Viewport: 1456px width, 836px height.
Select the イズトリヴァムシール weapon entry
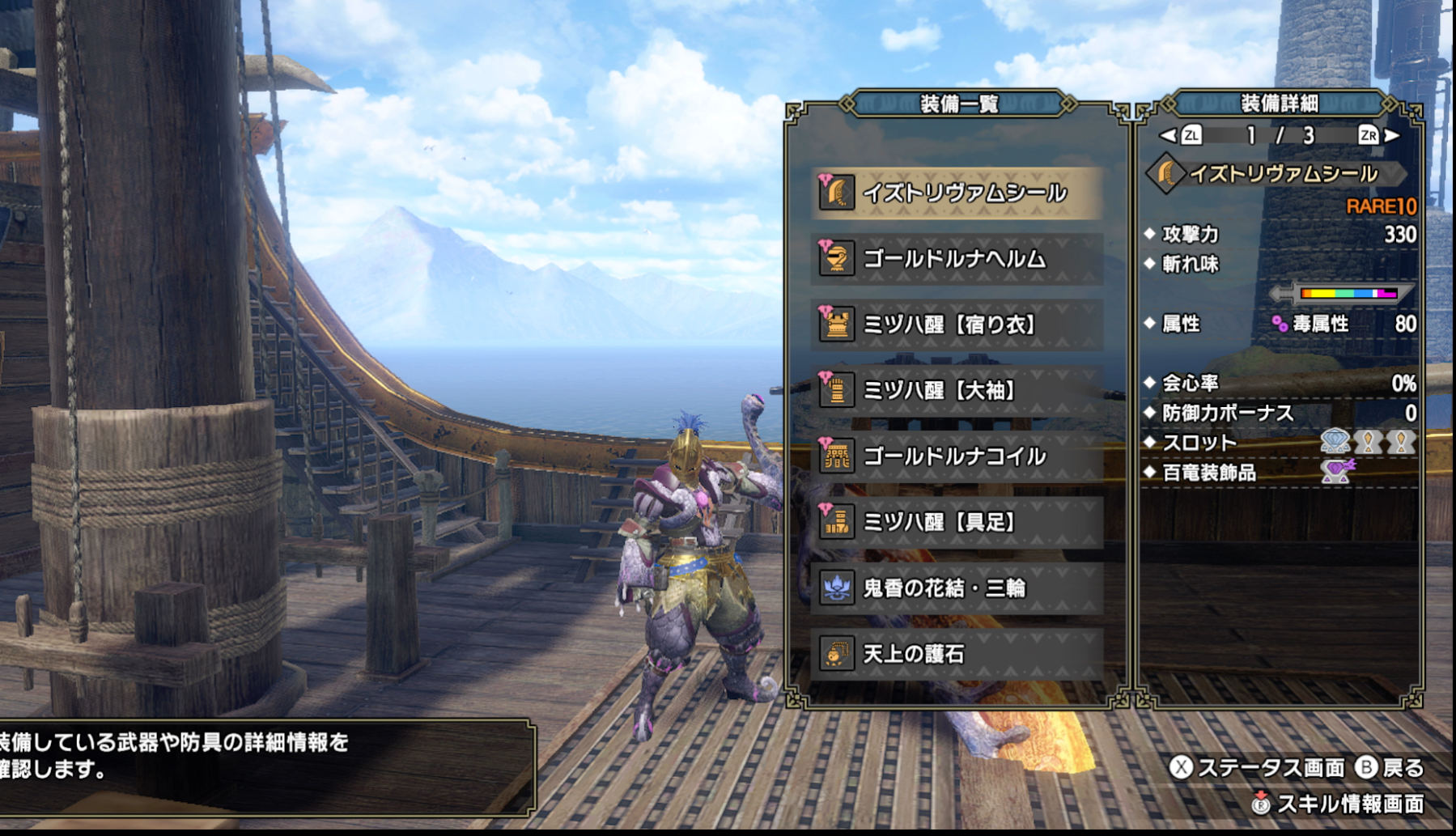click(957, 193)
